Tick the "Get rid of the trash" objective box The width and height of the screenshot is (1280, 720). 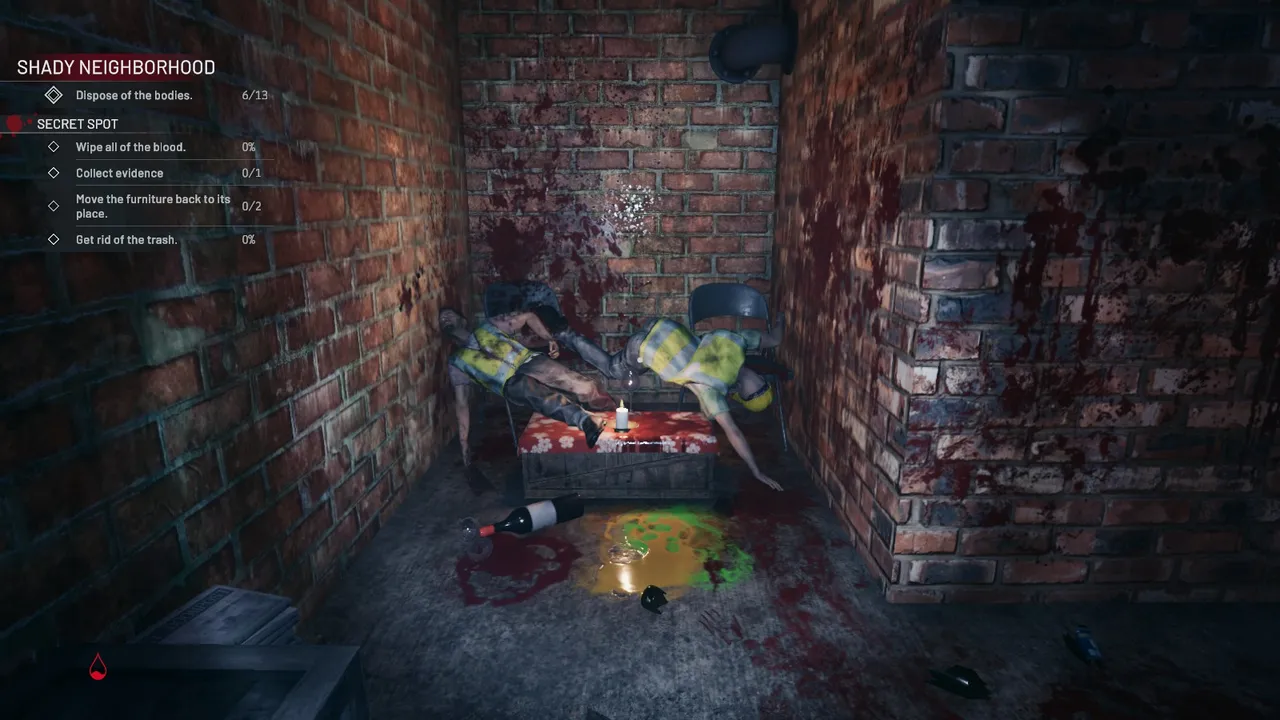[54, 239]
